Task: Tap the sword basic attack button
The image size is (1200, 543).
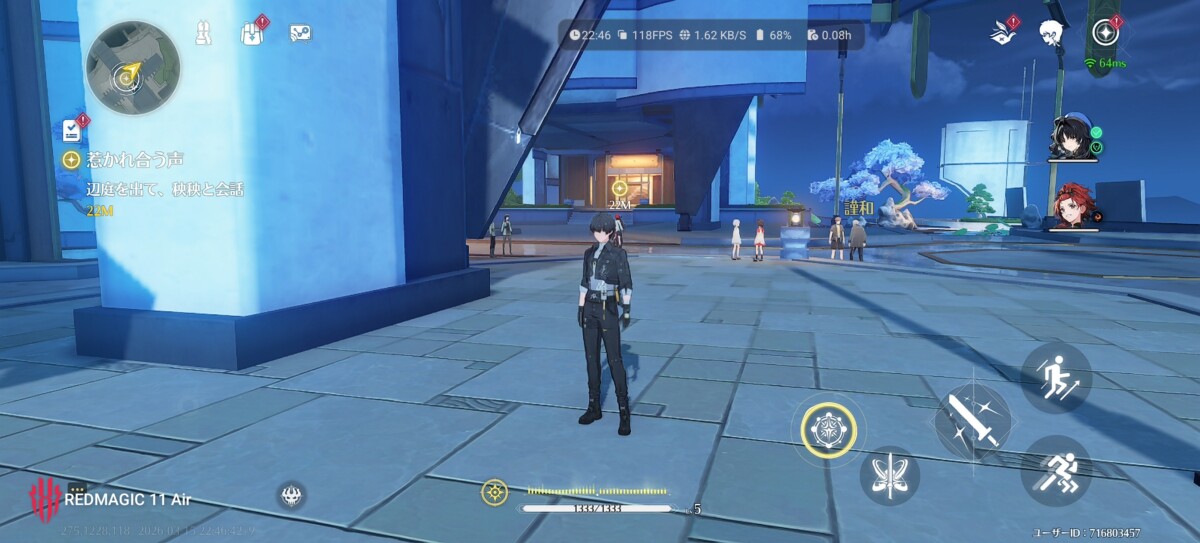Action: click(973, 421)
